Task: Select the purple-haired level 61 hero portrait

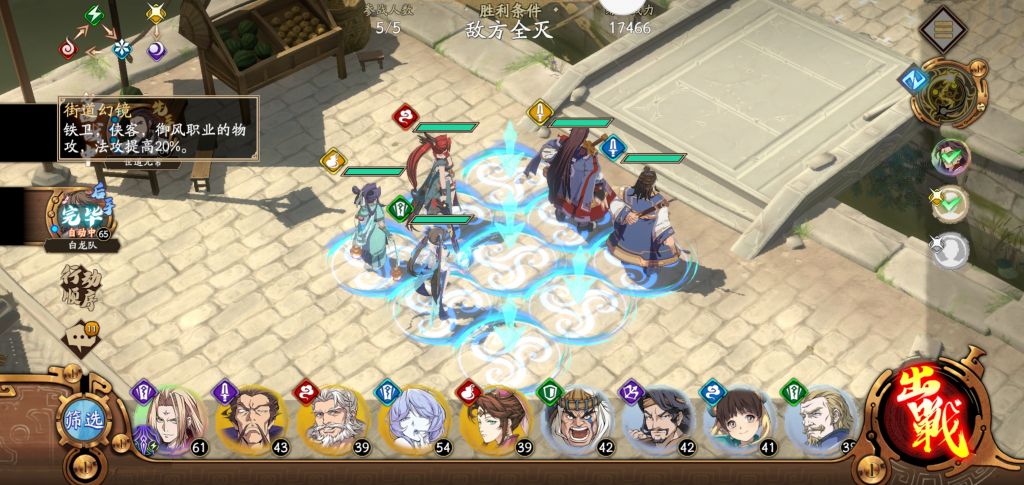Action: coord(171,421)
